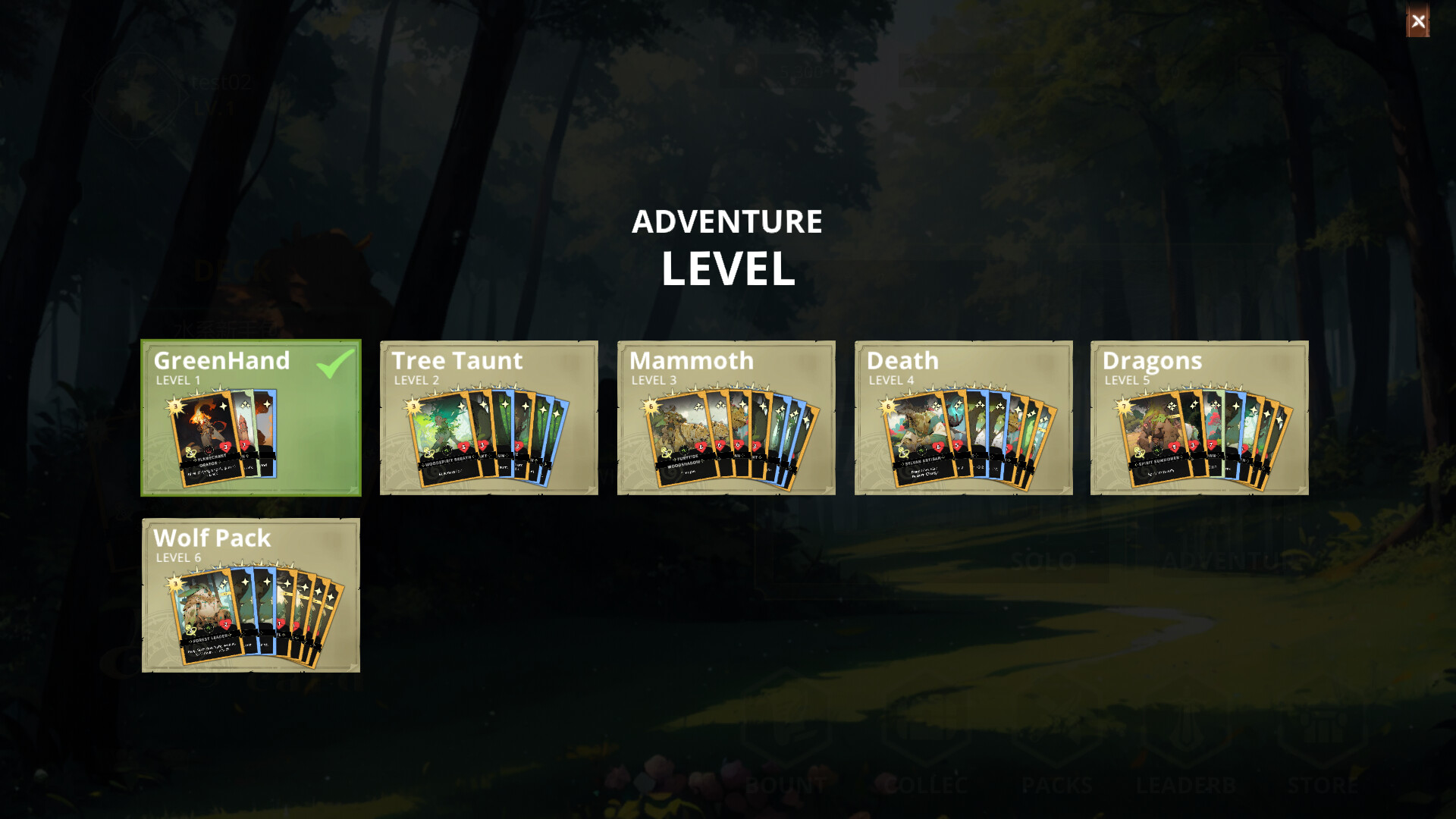Close the Adventure Level panel
Viewport: 1456px width, 819px height.
coord(1418,22)
